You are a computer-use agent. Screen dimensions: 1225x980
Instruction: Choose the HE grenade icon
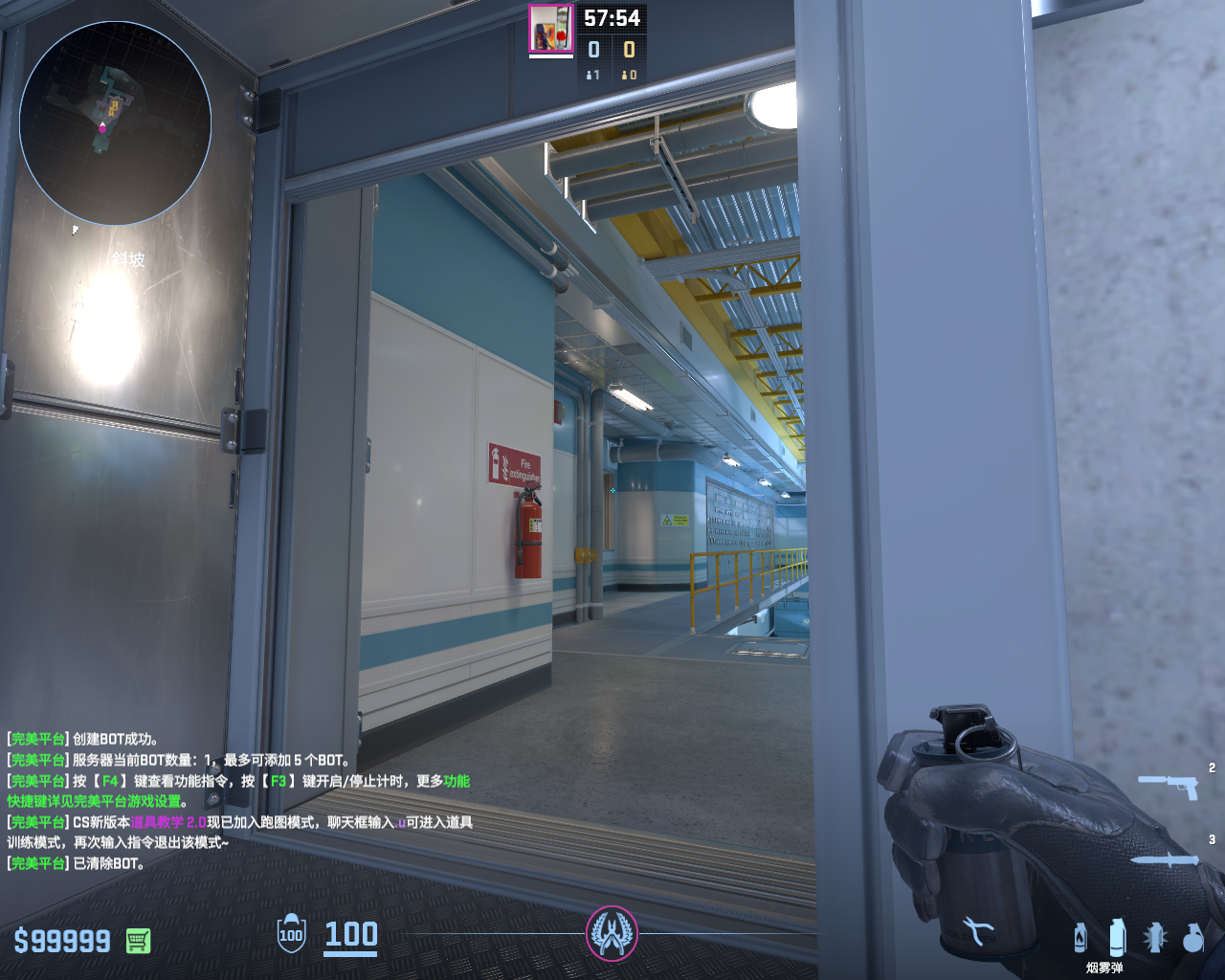pyautogui.click(x=1192, y=938)
